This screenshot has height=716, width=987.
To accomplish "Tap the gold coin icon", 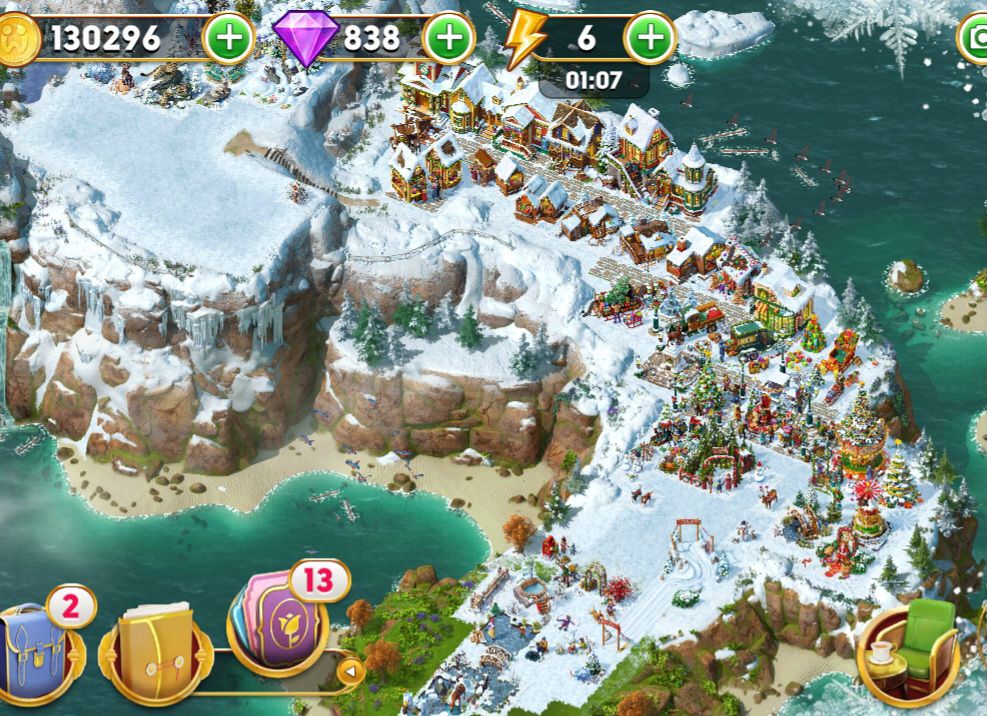I will click(x=15, y=39).
